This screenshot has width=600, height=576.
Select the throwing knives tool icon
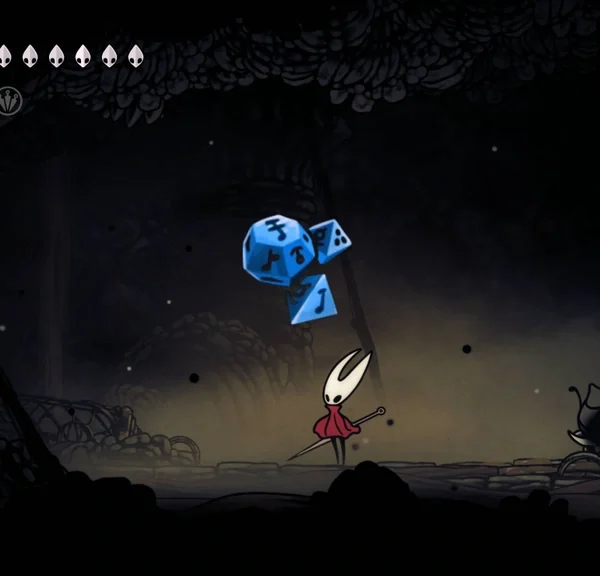10,101
